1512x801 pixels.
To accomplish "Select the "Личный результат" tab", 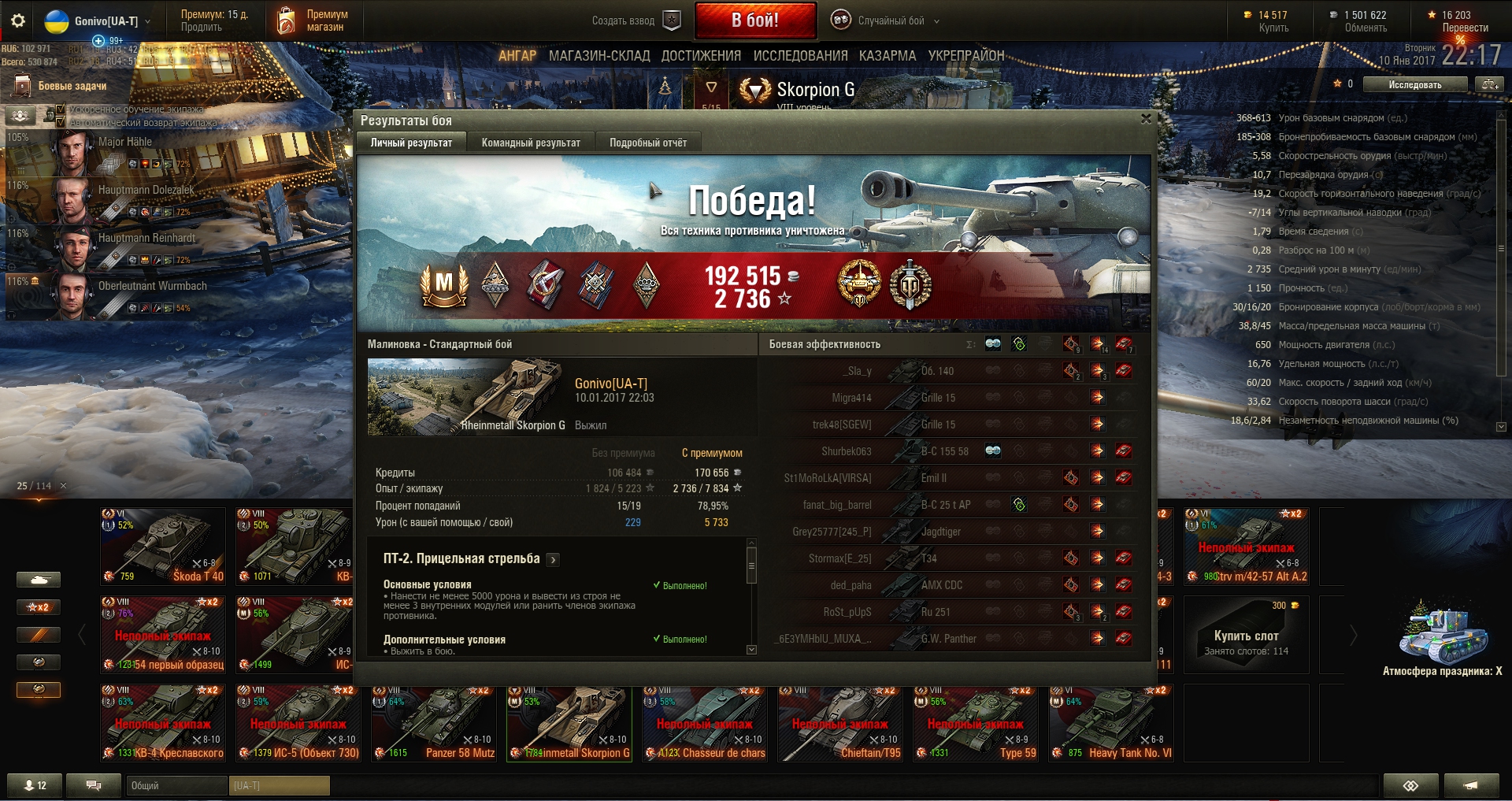I will pos(411,143).
